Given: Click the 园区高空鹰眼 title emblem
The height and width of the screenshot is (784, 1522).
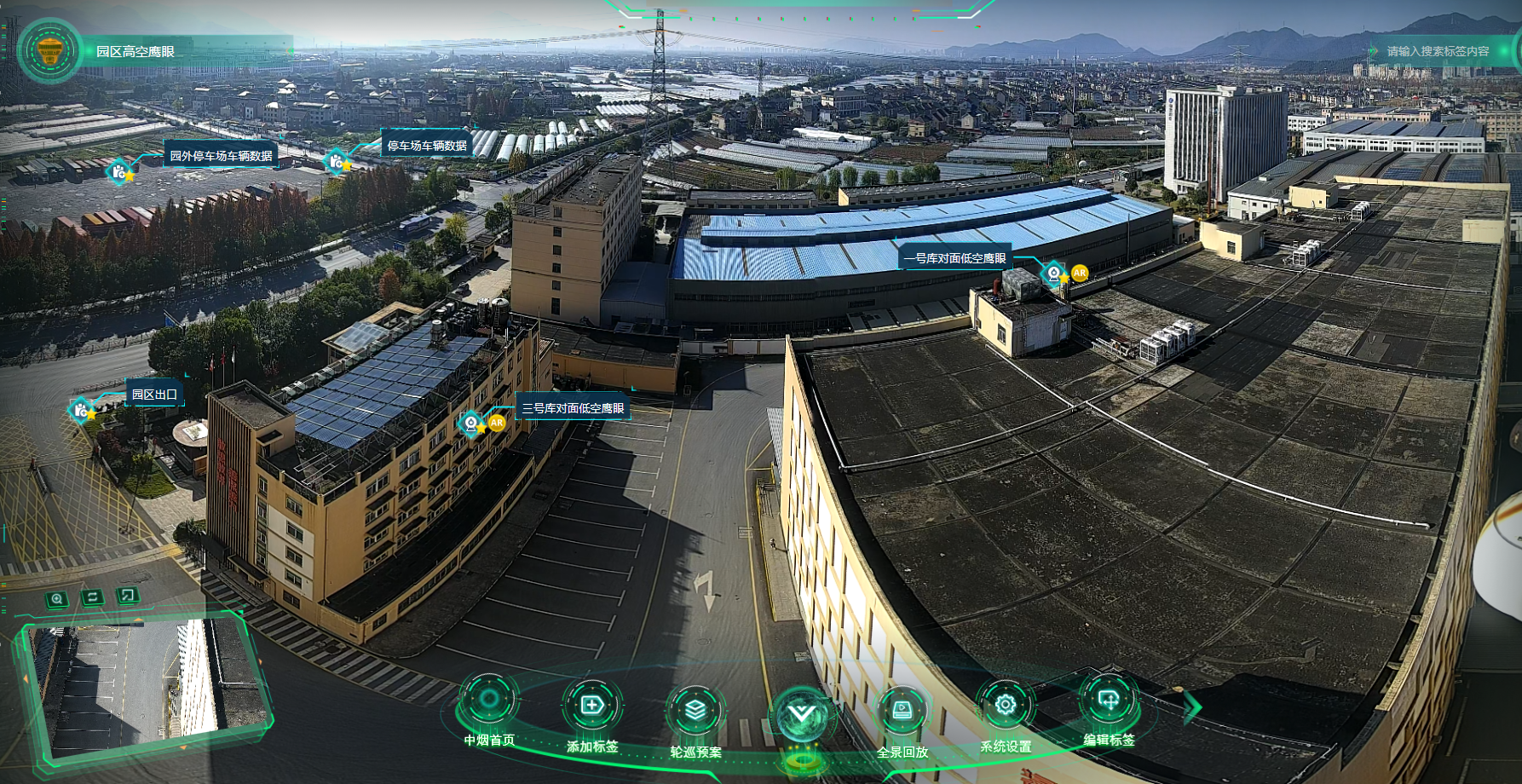Looking at the screenshot, I should [x=50, y=51].
